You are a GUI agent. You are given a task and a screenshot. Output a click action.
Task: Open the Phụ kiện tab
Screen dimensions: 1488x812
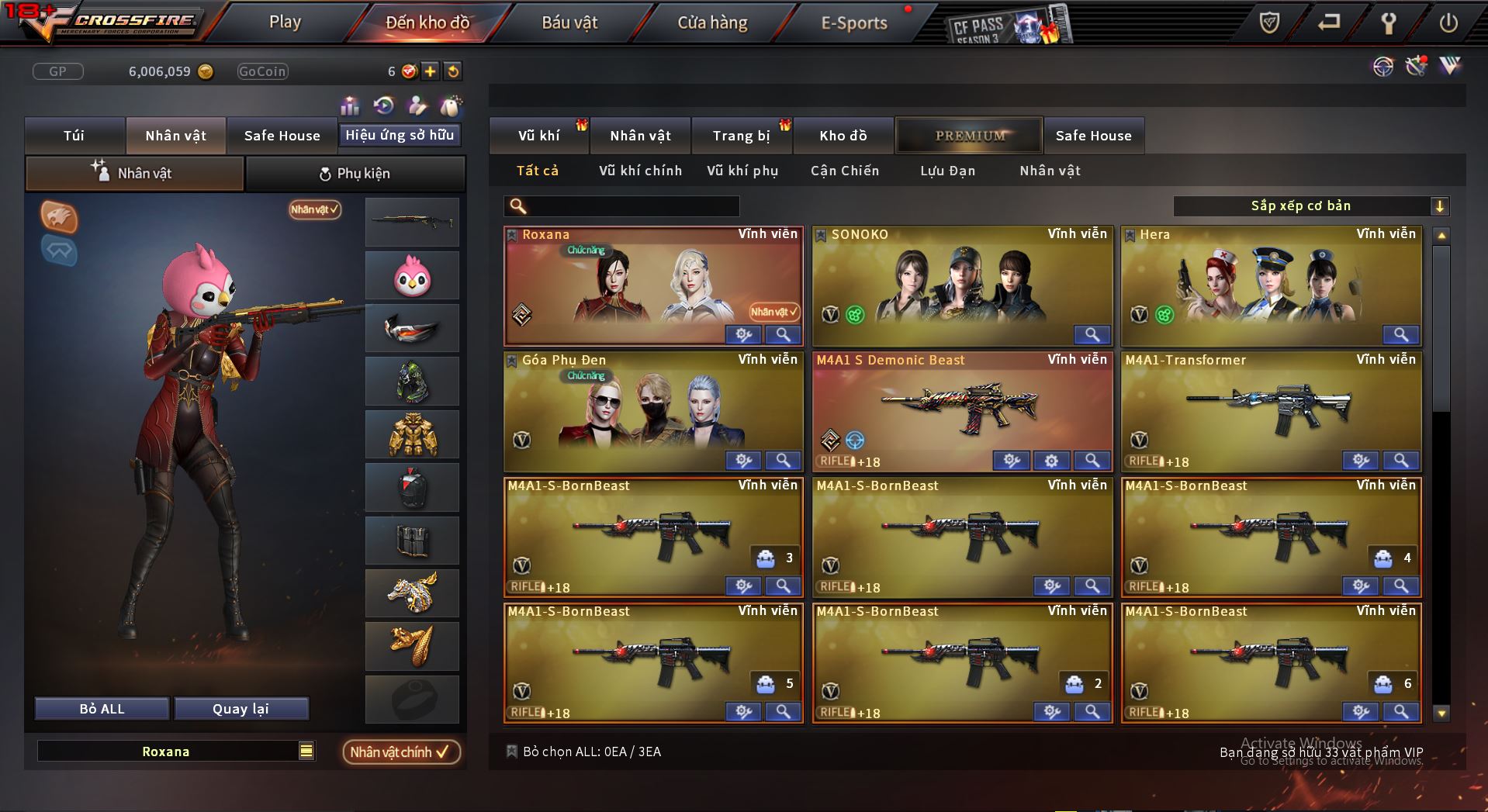click(x=355, y=174)
